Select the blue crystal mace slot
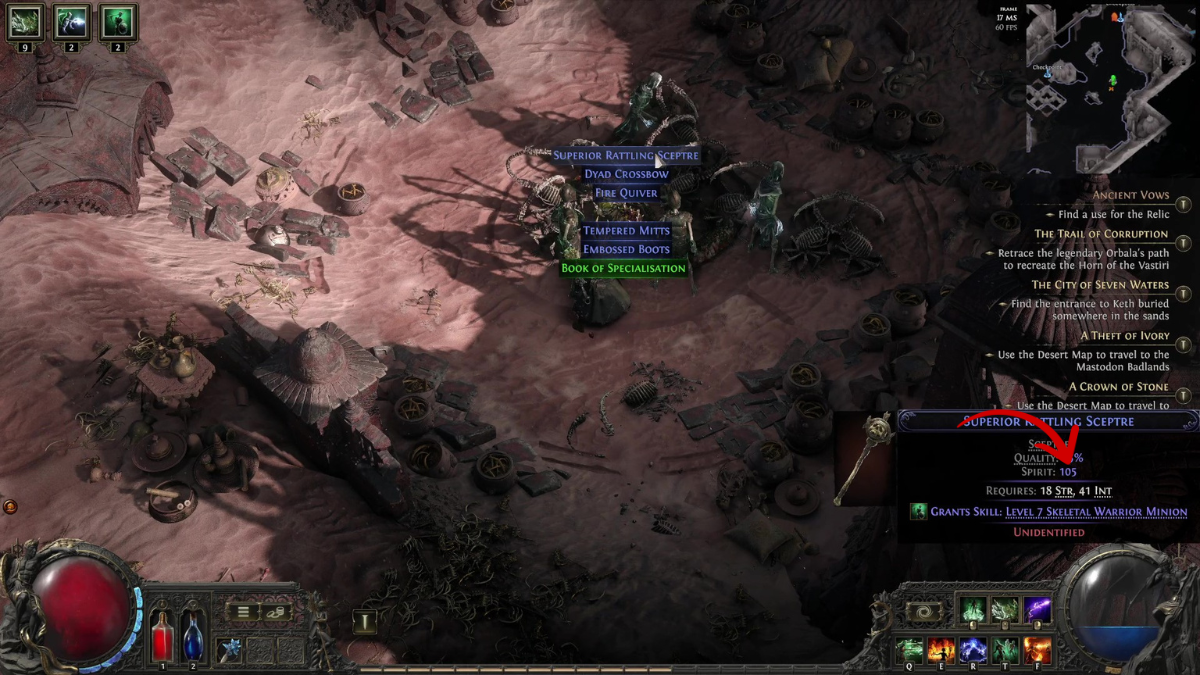1200x675 pixels. coord(232,648)
